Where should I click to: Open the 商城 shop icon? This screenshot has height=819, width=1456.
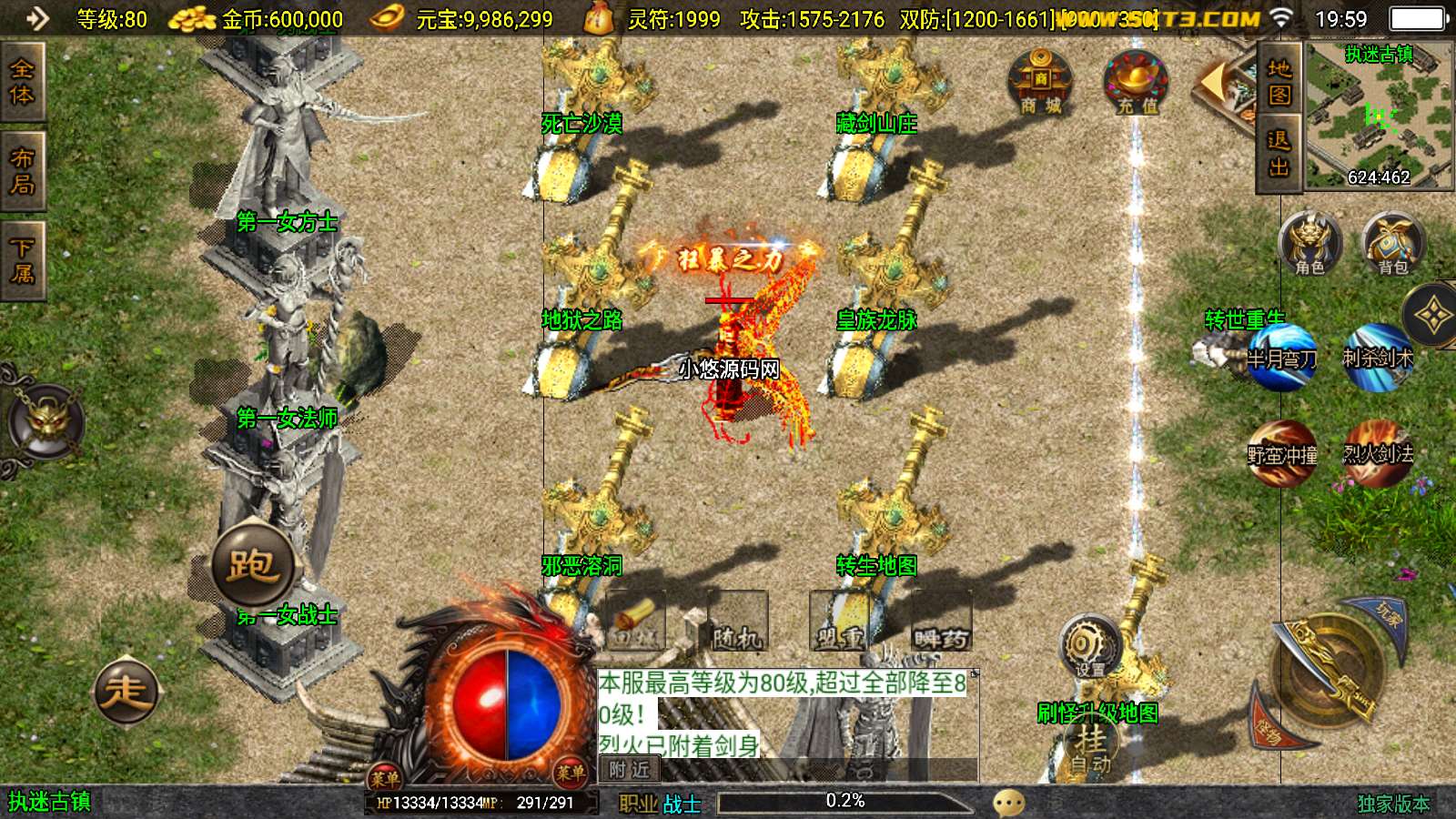[1040, 83]
